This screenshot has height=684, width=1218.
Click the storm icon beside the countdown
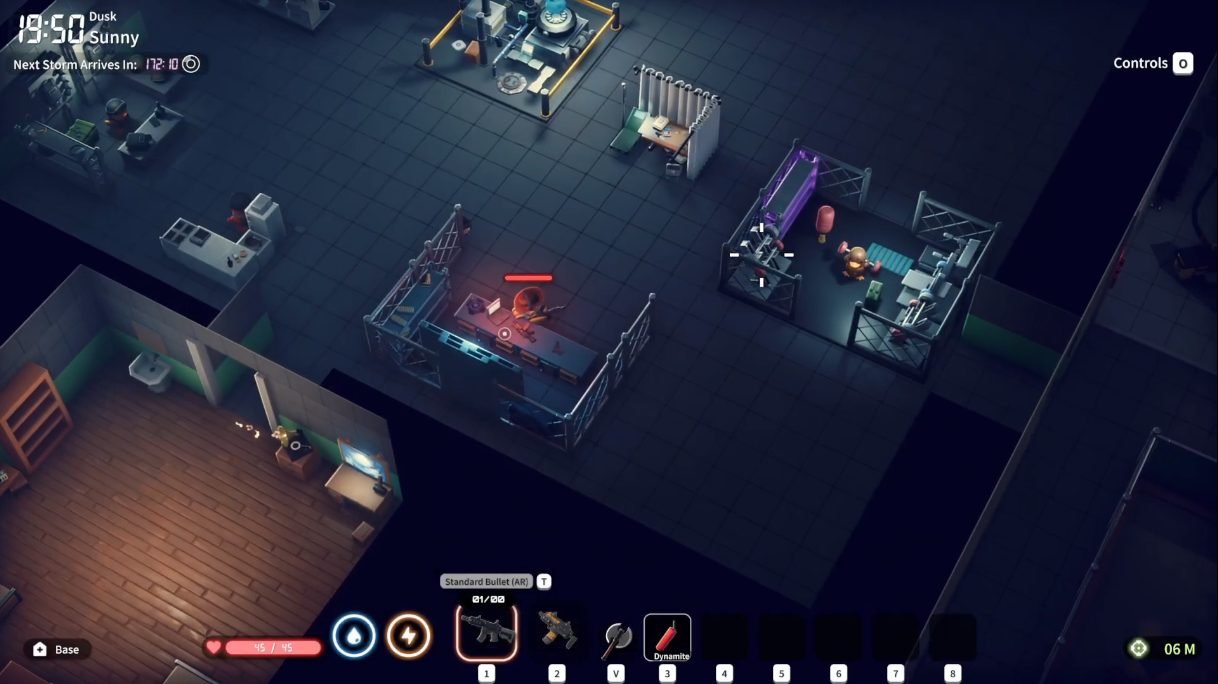[191, 64]
